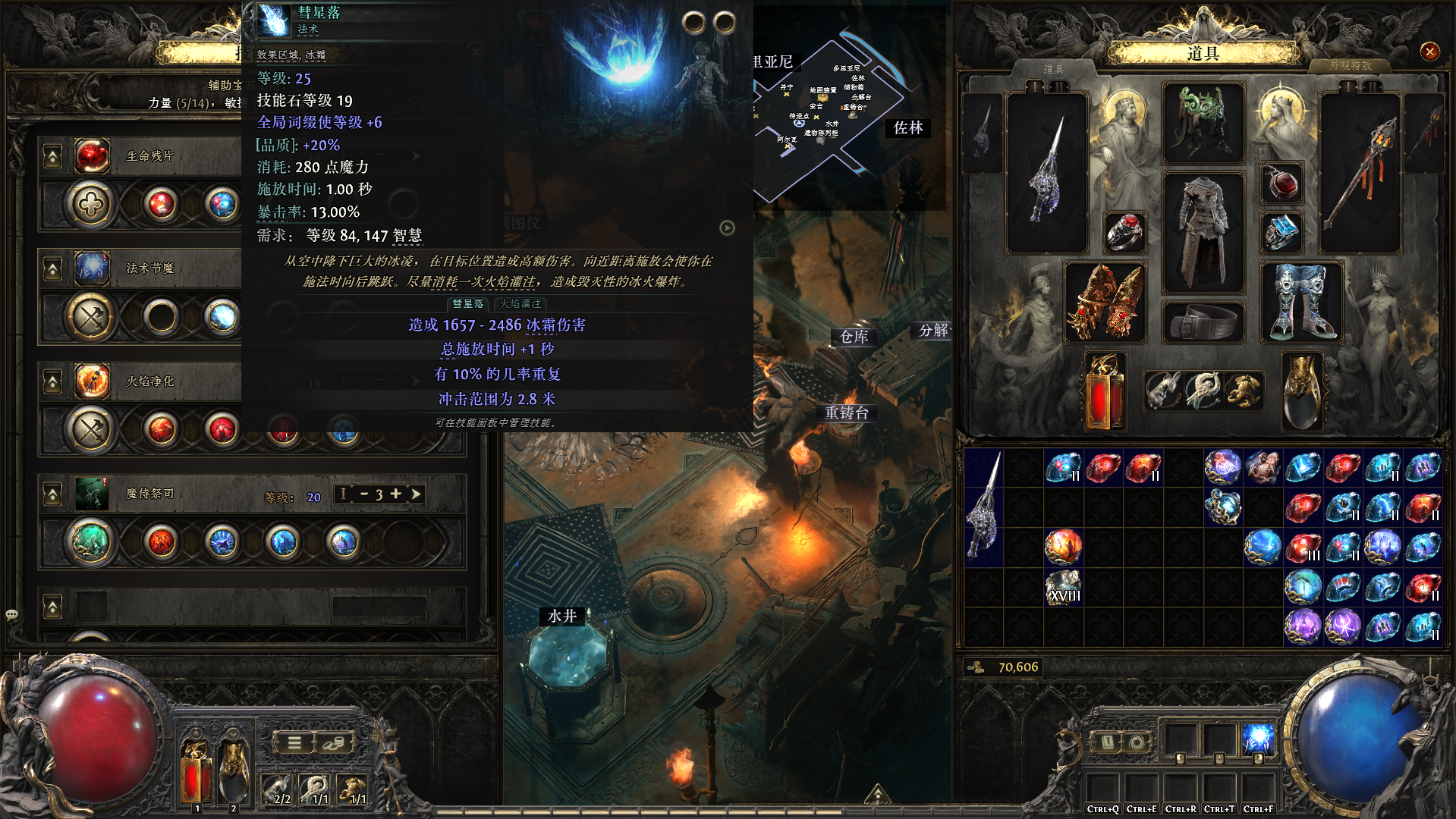Decrease 魔侍祭司 level with the minus button
1456x819 pixels.
[x=364, y=494]
